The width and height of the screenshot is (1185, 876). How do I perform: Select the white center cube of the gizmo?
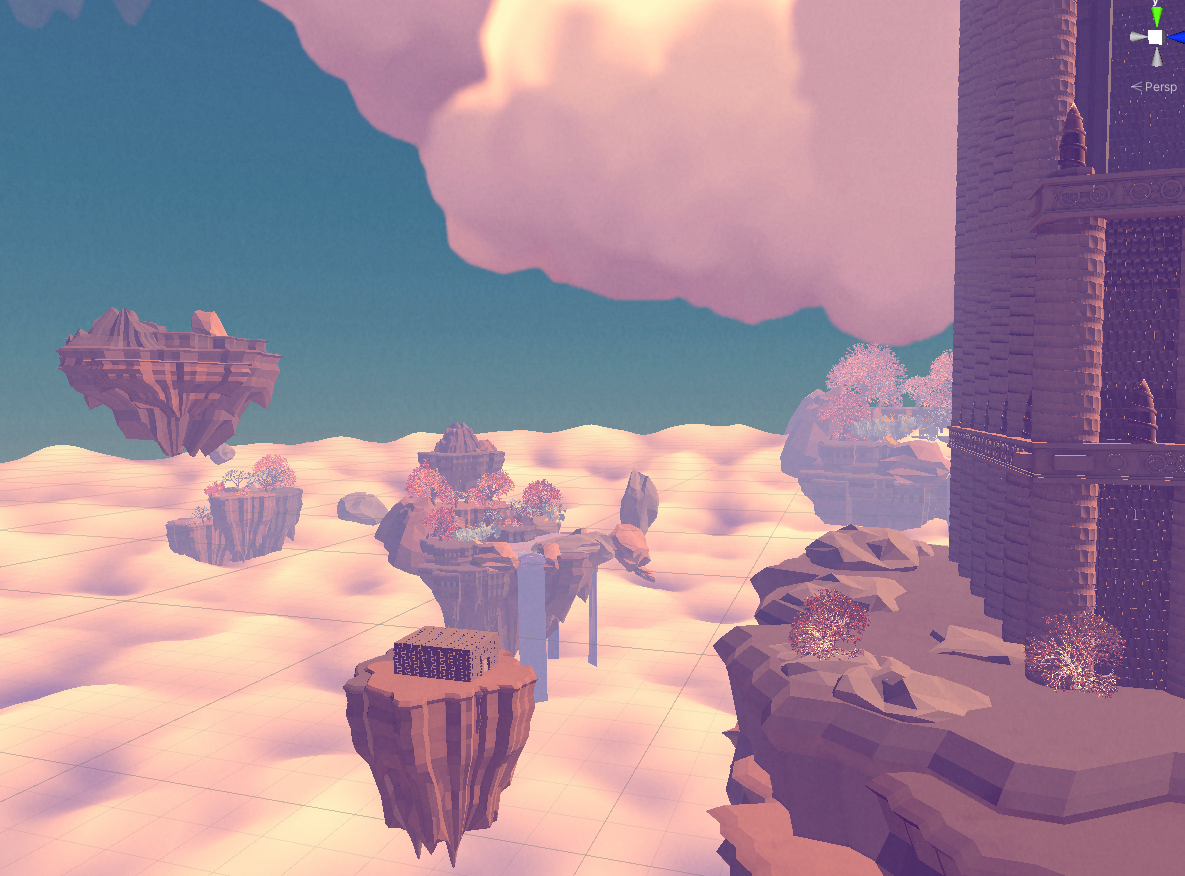click(x=1156, y=37)
